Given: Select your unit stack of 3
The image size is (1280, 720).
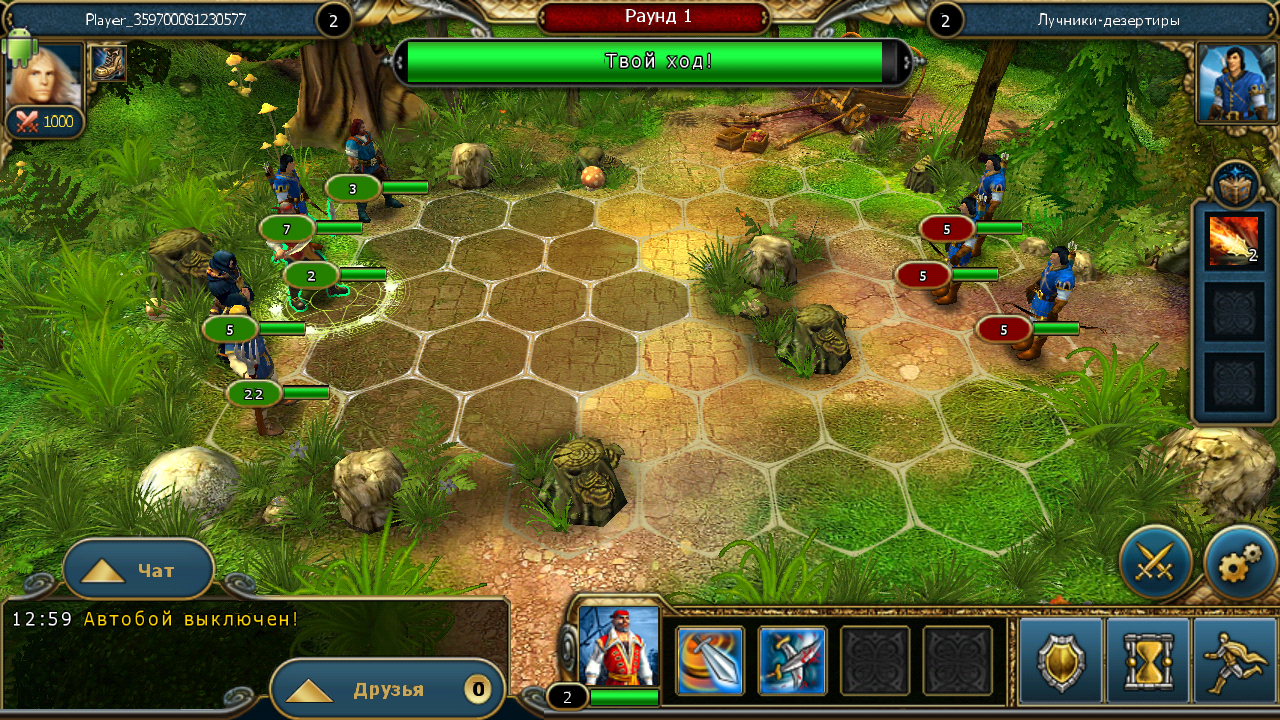Looking at the screenshot, I should tap(353, 188).
